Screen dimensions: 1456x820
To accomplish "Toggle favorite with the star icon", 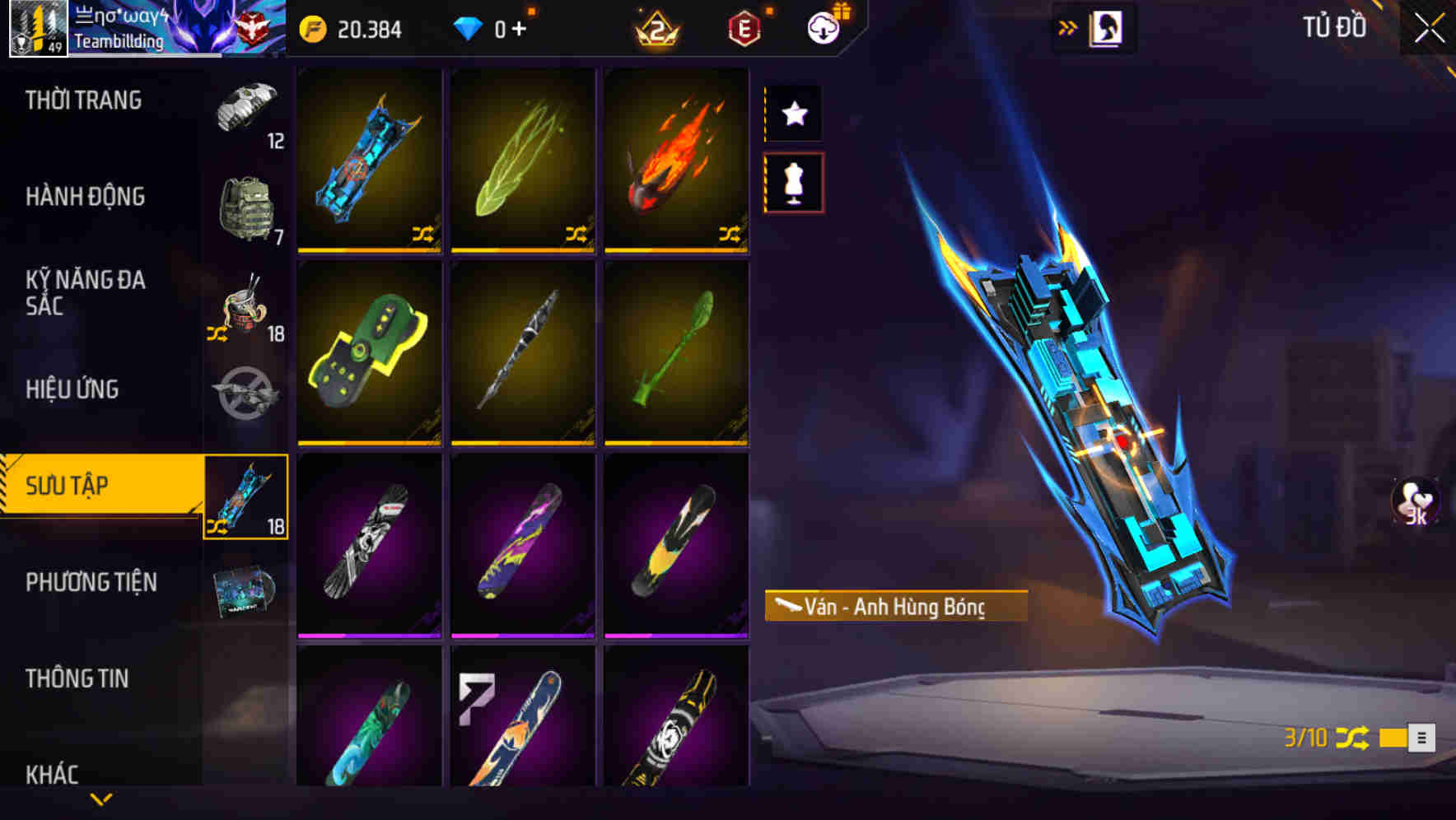I will point(793,114).
